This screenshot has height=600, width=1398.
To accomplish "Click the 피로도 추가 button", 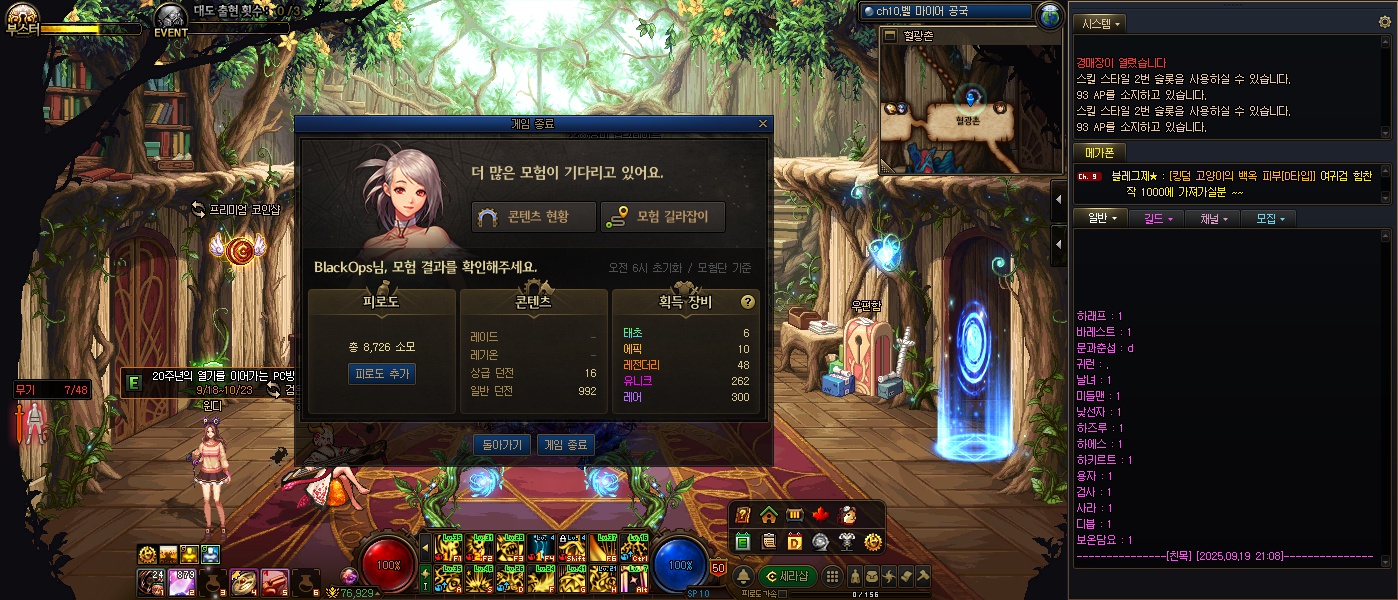I will [382, 373].
